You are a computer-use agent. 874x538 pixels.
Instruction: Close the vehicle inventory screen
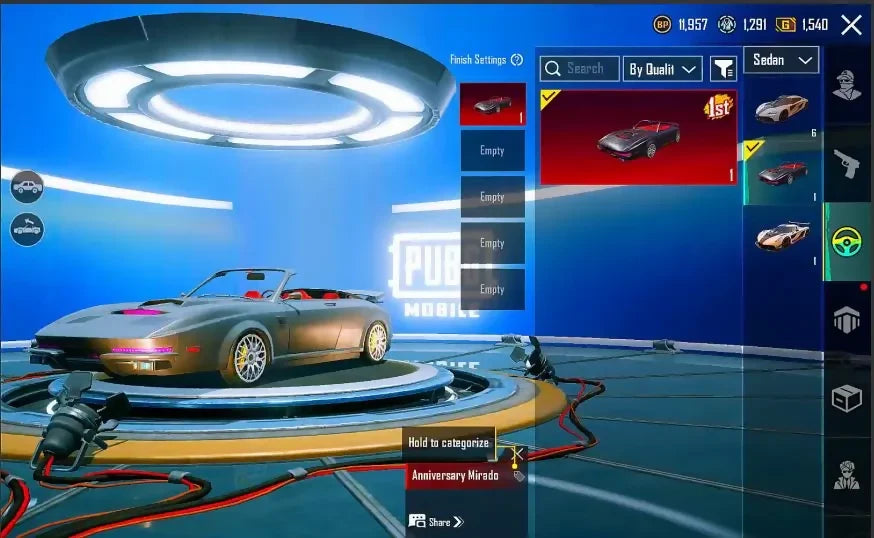(x=851, y=25)
